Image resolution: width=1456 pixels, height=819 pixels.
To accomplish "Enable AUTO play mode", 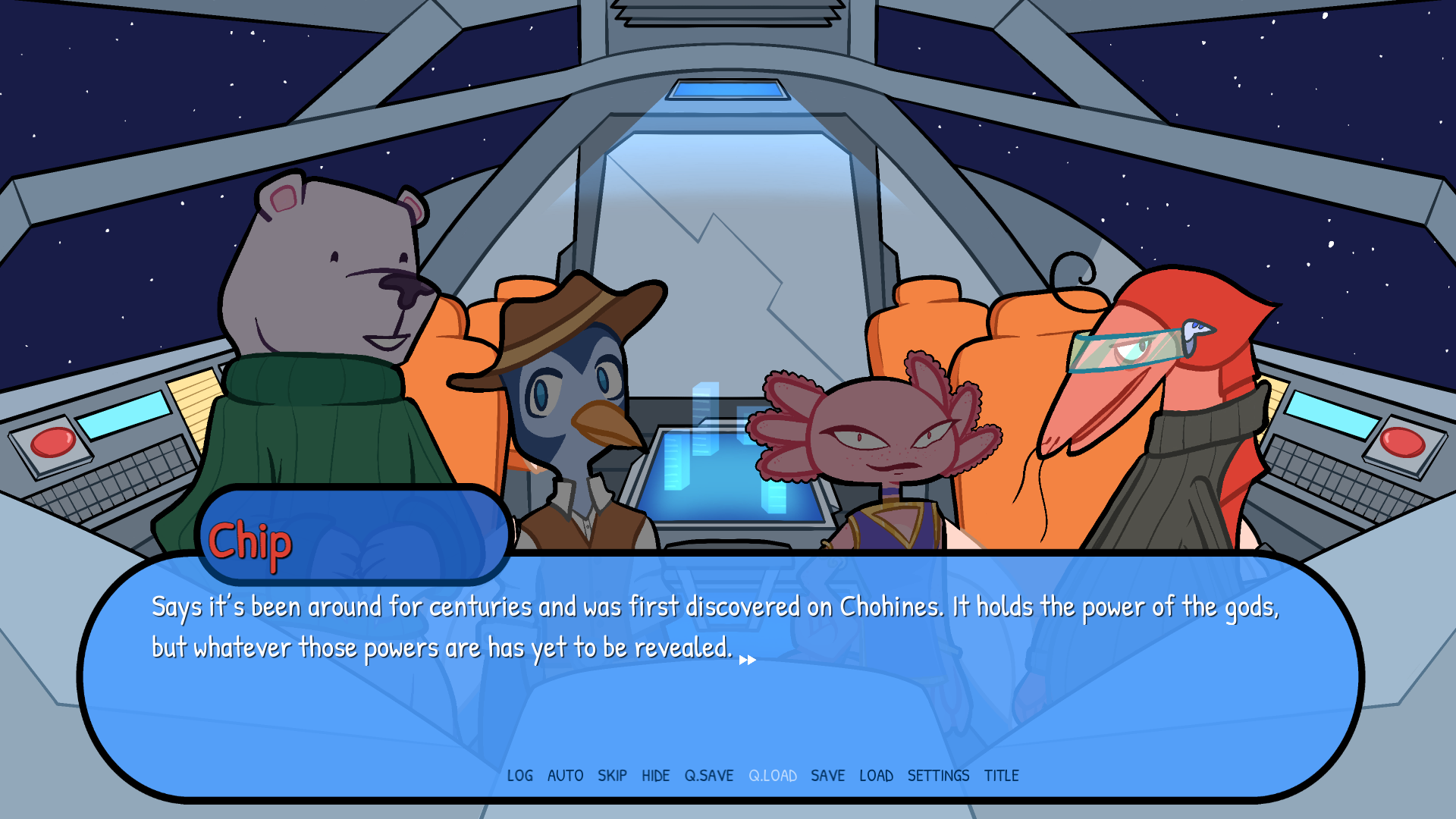I will point(564,776).
